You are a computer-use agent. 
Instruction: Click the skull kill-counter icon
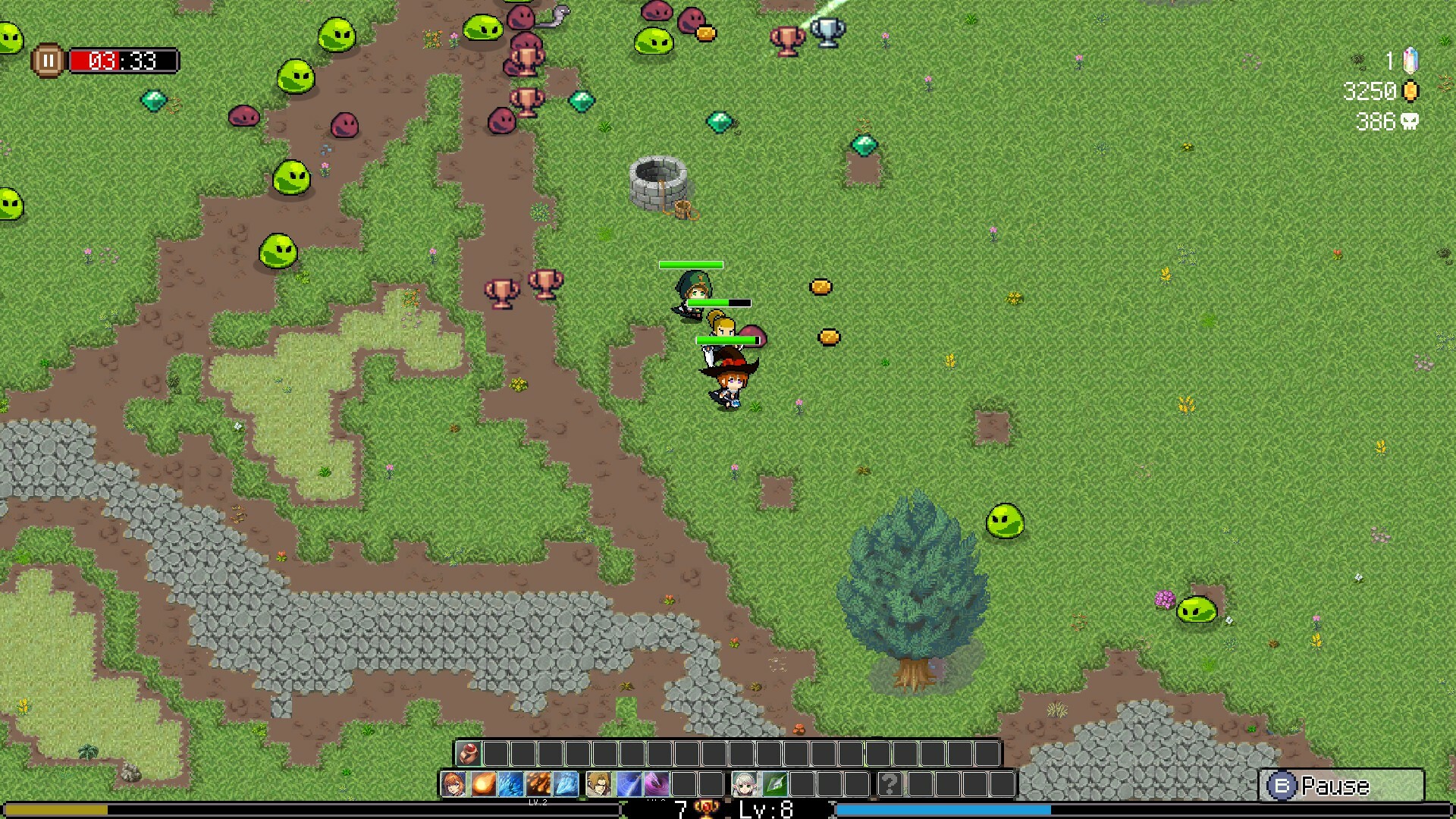tap(1411, 122)
